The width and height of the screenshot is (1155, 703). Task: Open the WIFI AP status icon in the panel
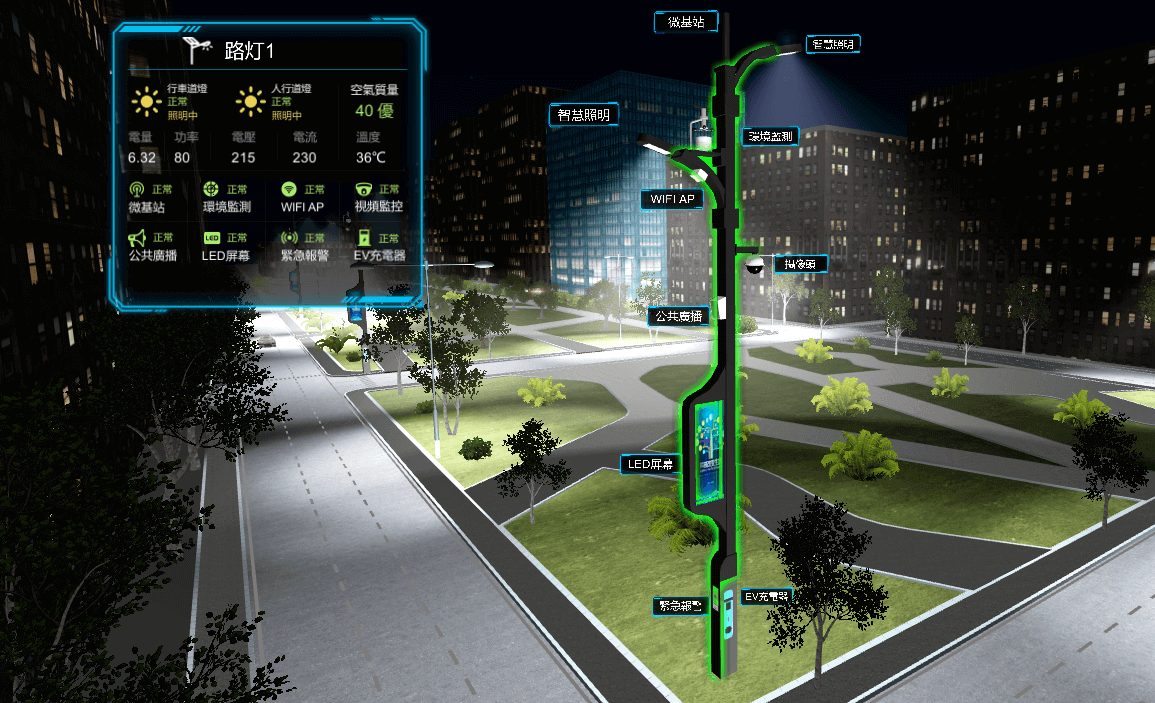(x=289, y=189)
